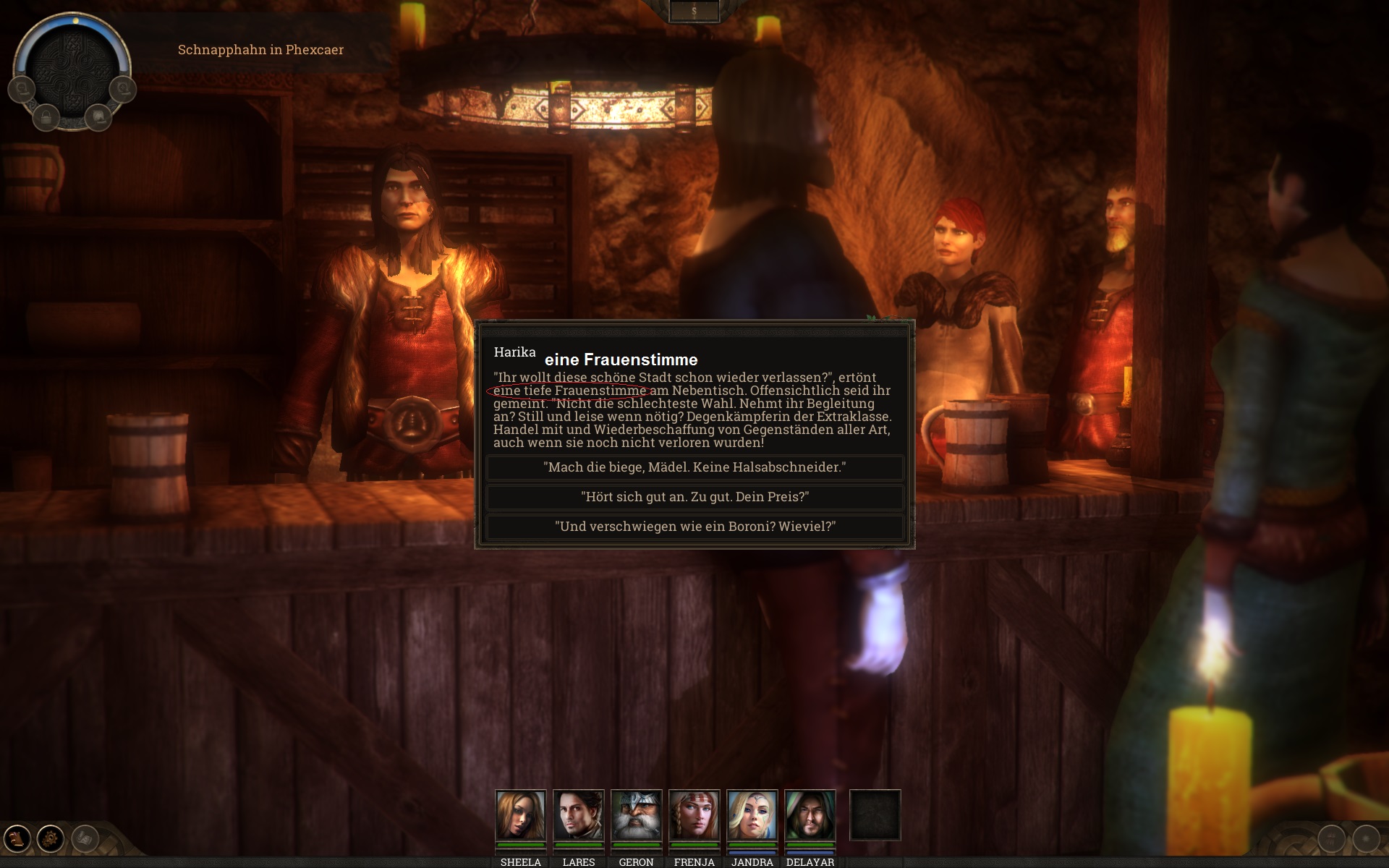Pick reply "Und verschwiegen wie ein Boroni? Wieviel?"

[694, 527]
